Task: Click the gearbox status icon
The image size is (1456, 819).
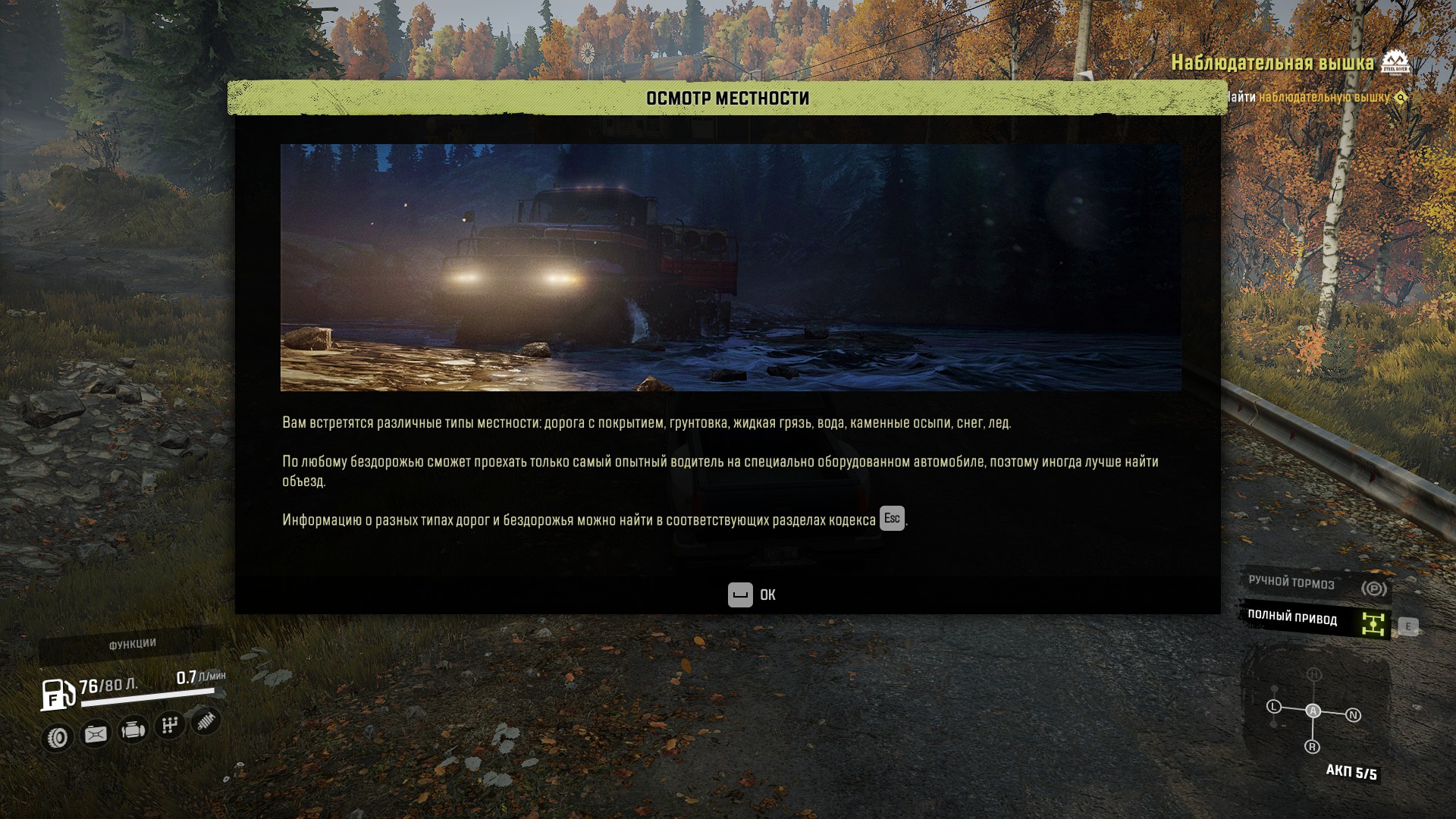Action: click(170, 726)
